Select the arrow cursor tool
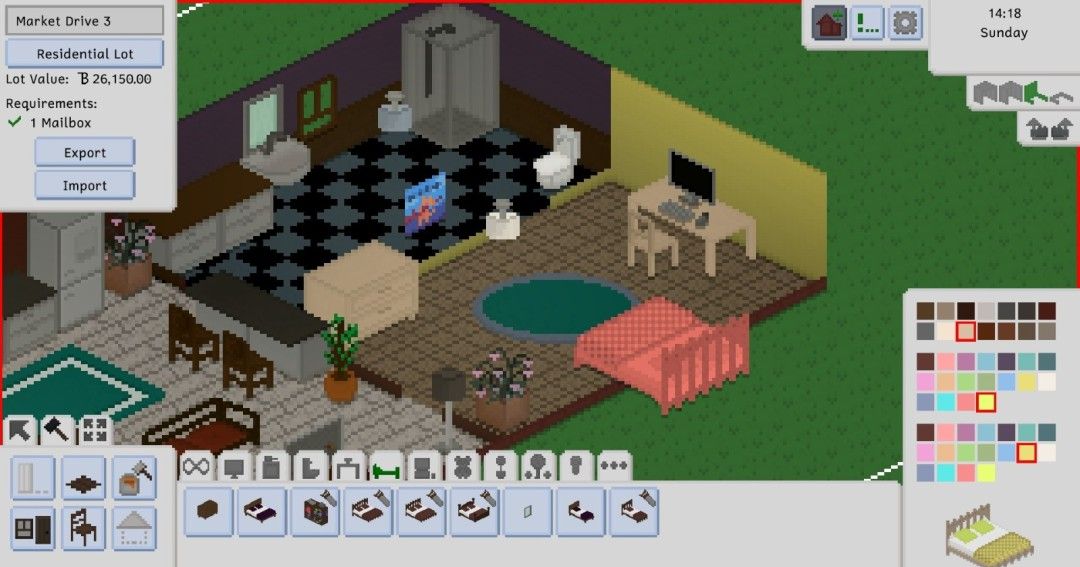The height and width of the screenshot is (567, 1080). tap(20, 431)
